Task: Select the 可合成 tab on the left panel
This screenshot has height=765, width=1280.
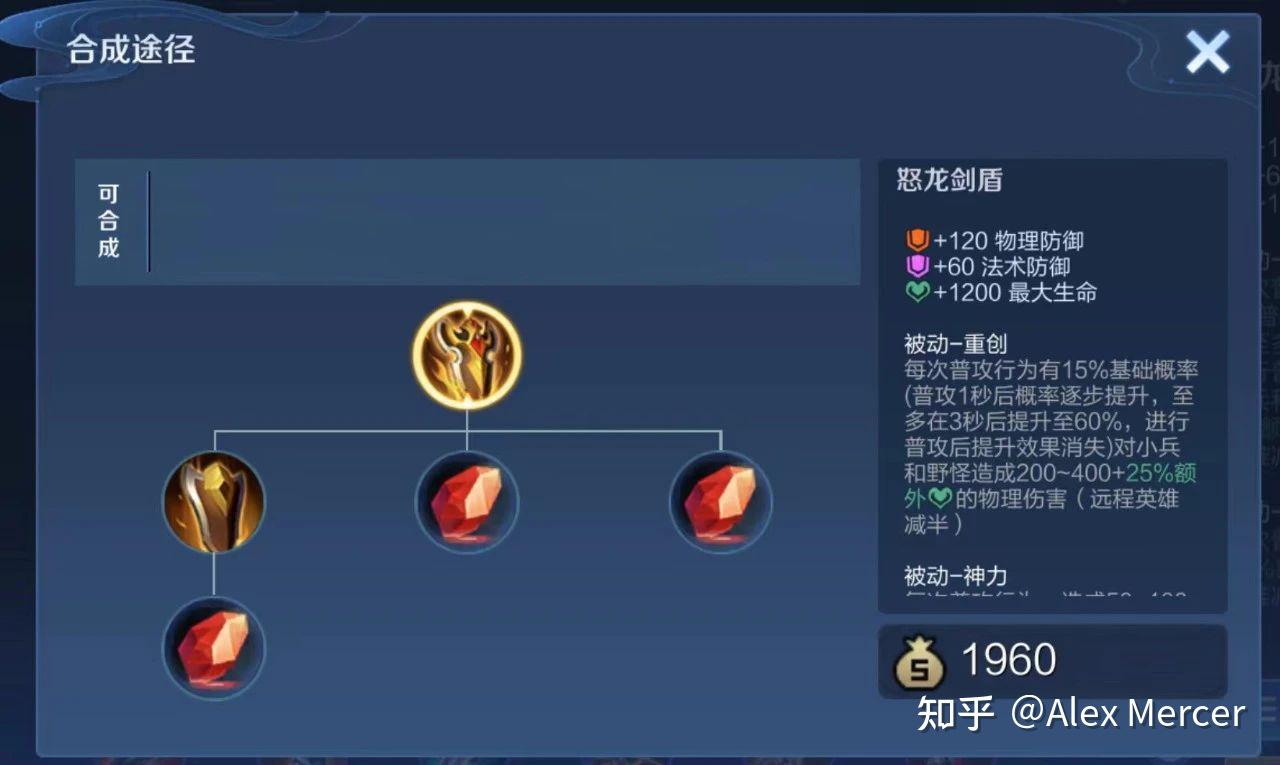Action: (109, 221)
